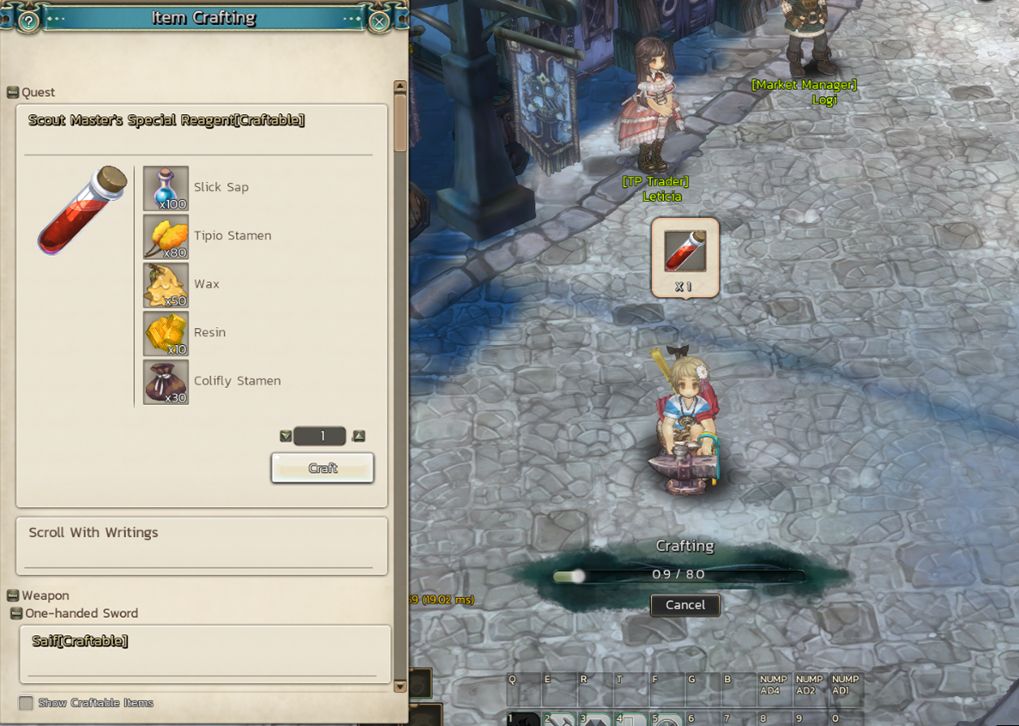Select the Tipio Stamen ingredient icon
The image size is (1019, 726).
click(166, 237)
